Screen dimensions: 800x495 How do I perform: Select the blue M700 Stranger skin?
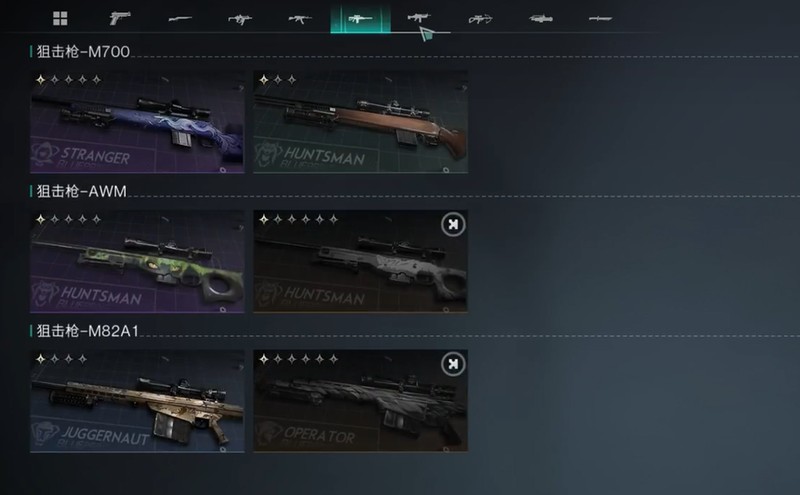138,122
